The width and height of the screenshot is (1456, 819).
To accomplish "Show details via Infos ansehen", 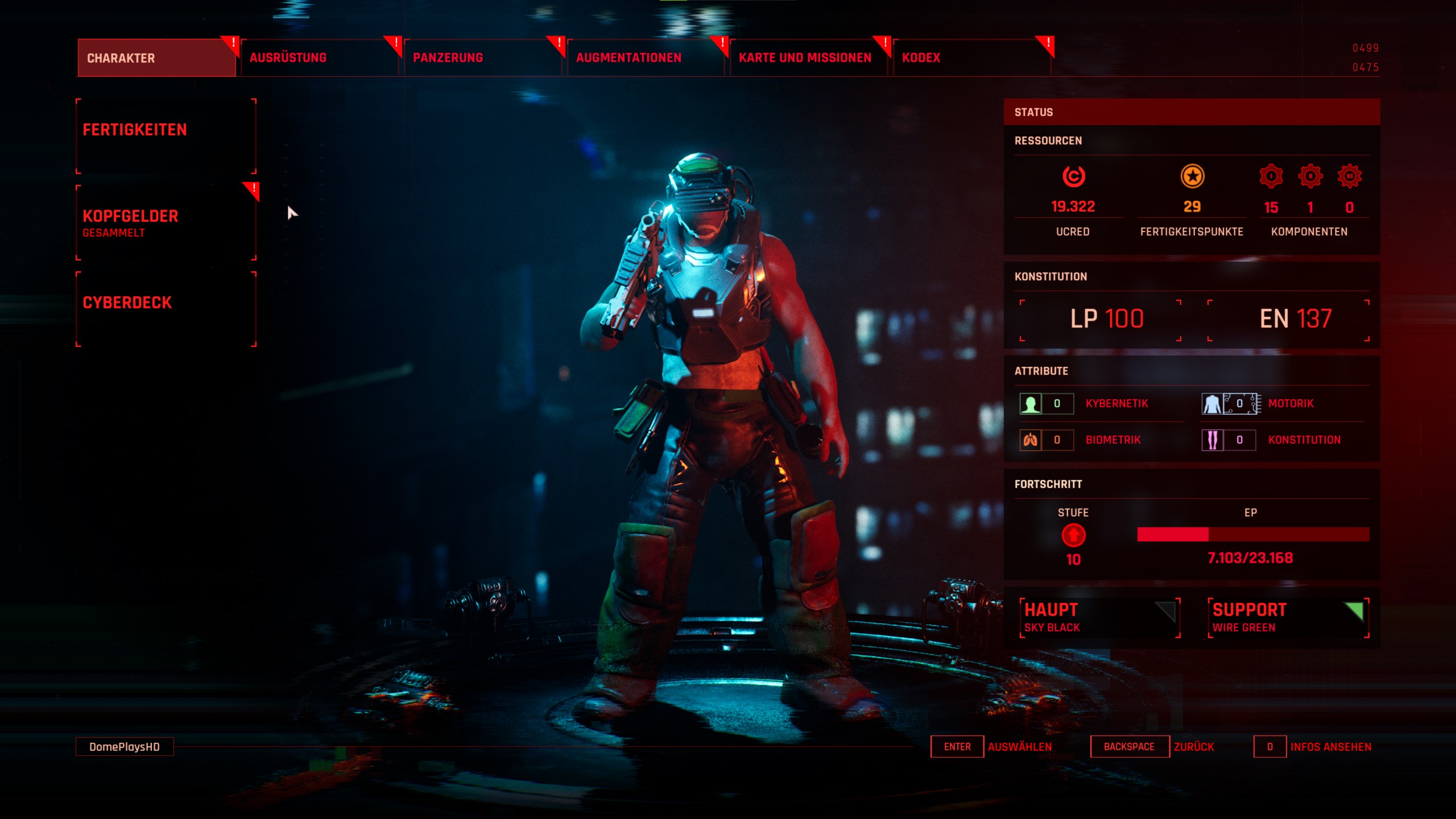I will click(x=1330, y=747).
